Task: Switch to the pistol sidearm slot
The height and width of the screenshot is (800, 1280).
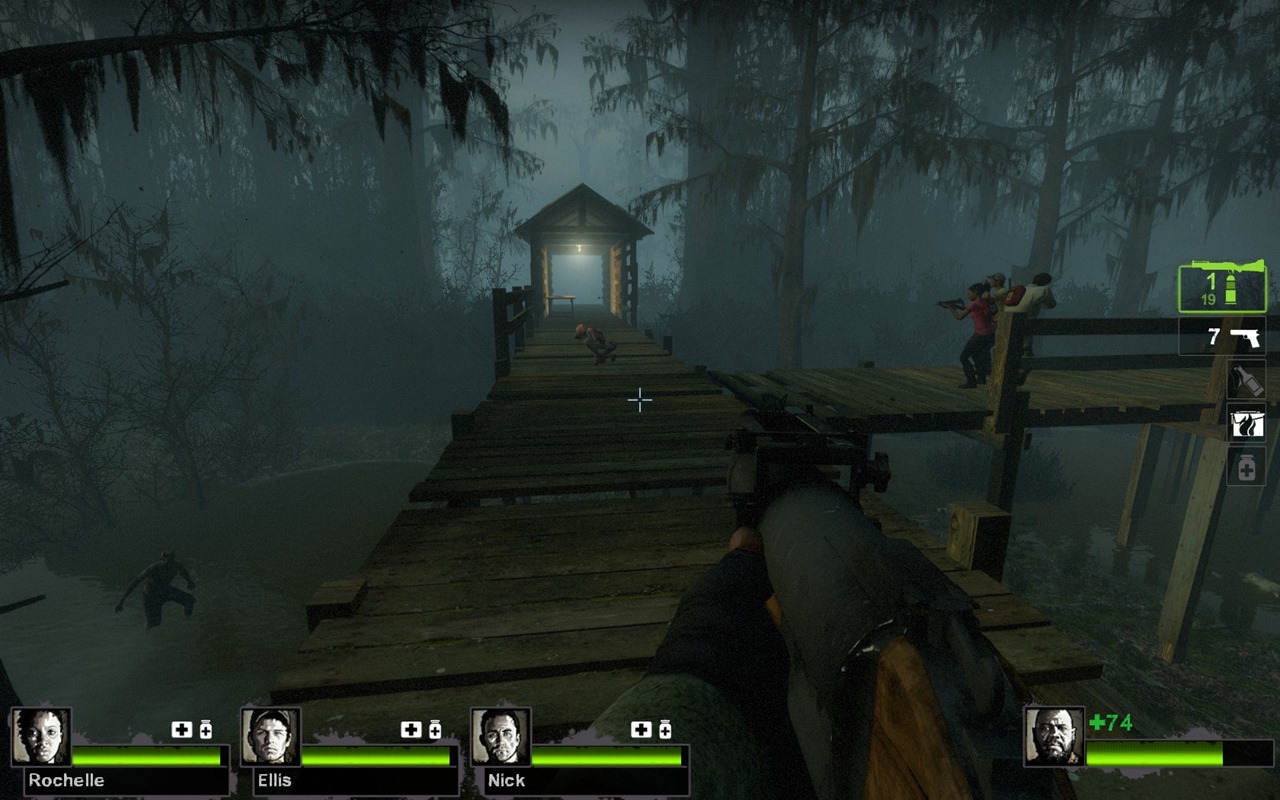Action: [x=1222, y=337]
